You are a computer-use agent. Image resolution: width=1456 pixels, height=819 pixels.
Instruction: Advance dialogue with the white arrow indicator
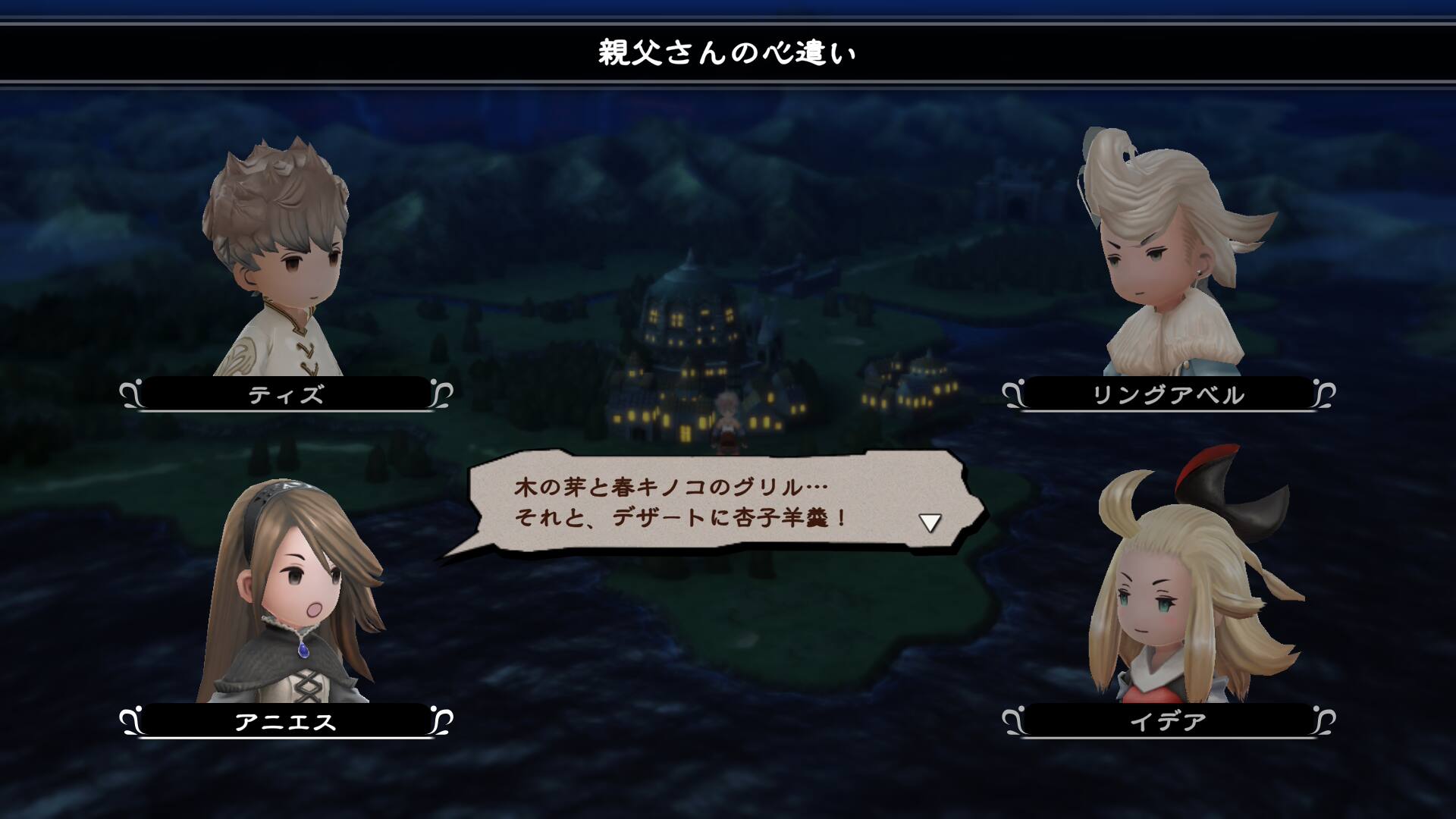(930, 522)
